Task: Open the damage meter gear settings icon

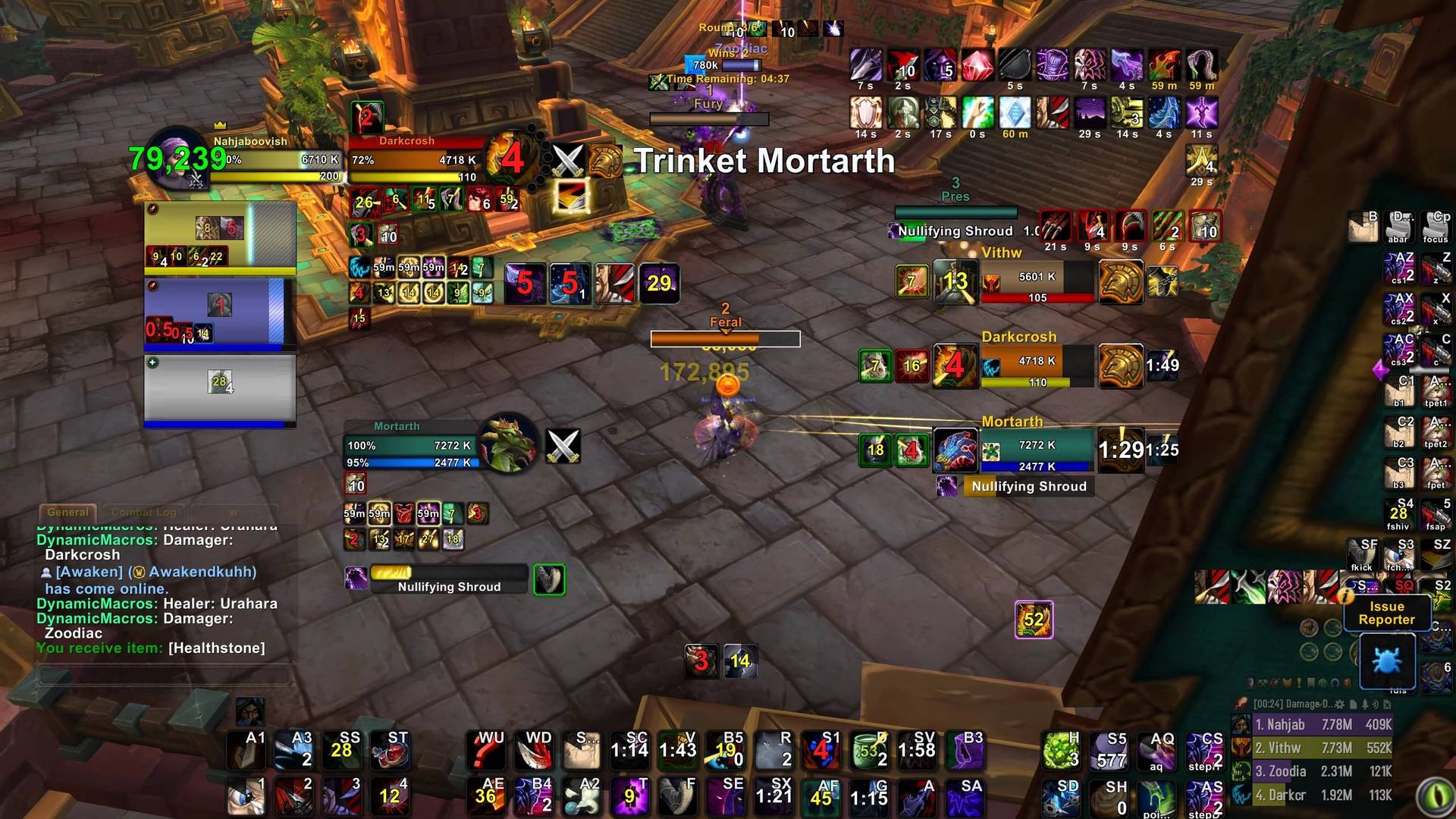Action: tap(1340, 704)
